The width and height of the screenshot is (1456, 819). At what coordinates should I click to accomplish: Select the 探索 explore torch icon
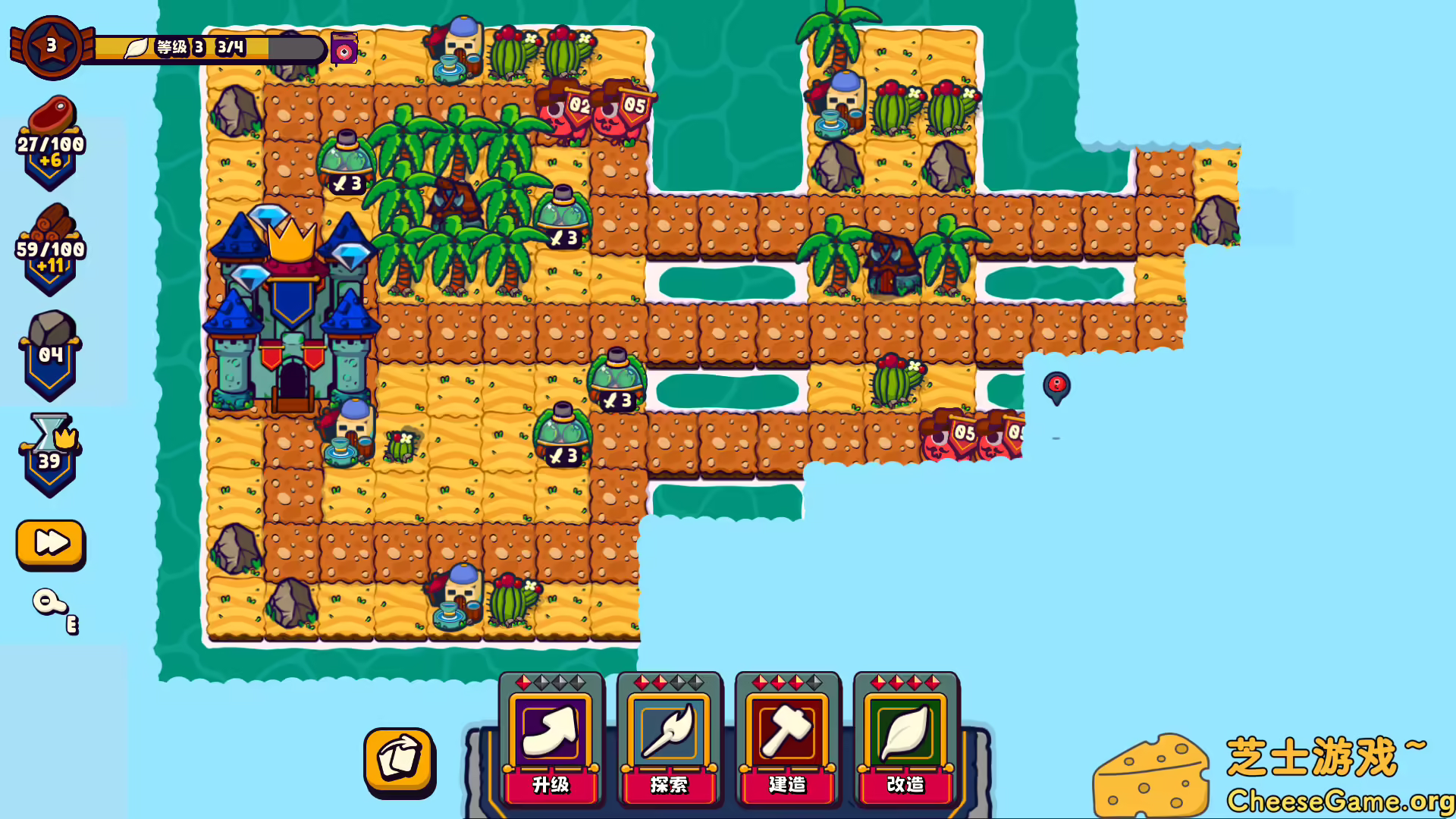pos(670,730)
